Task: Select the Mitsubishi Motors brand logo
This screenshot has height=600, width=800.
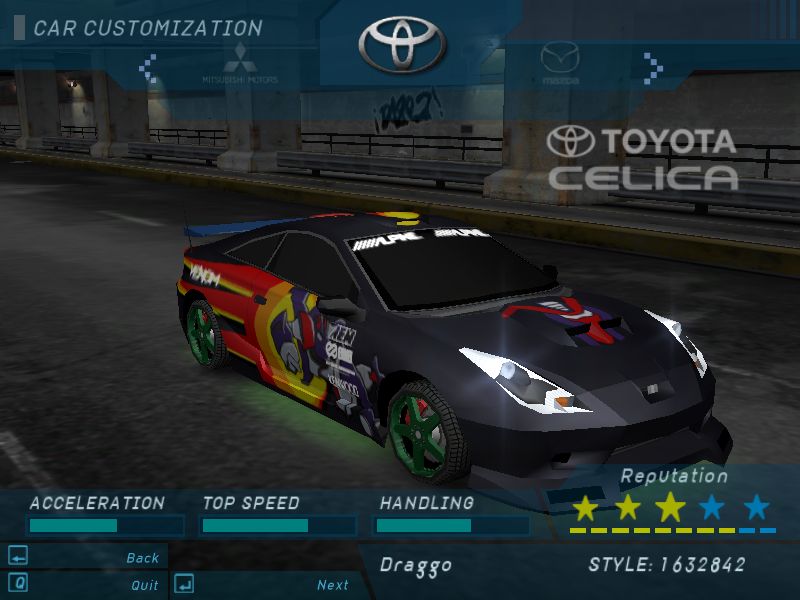Action: point(240,62)
